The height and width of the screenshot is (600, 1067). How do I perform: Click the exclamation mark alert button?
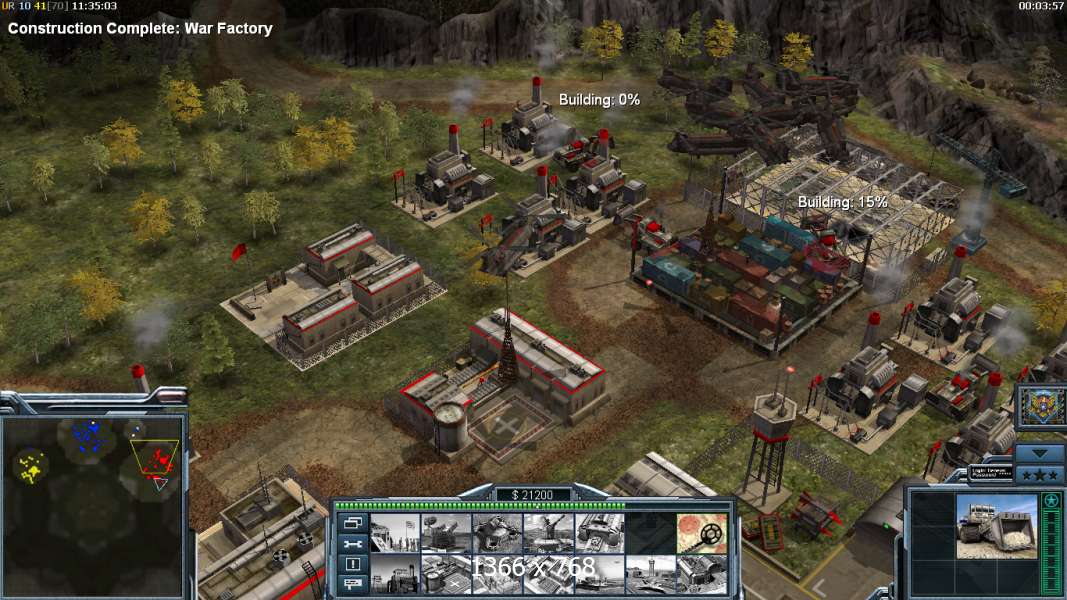tap(353, 563)
